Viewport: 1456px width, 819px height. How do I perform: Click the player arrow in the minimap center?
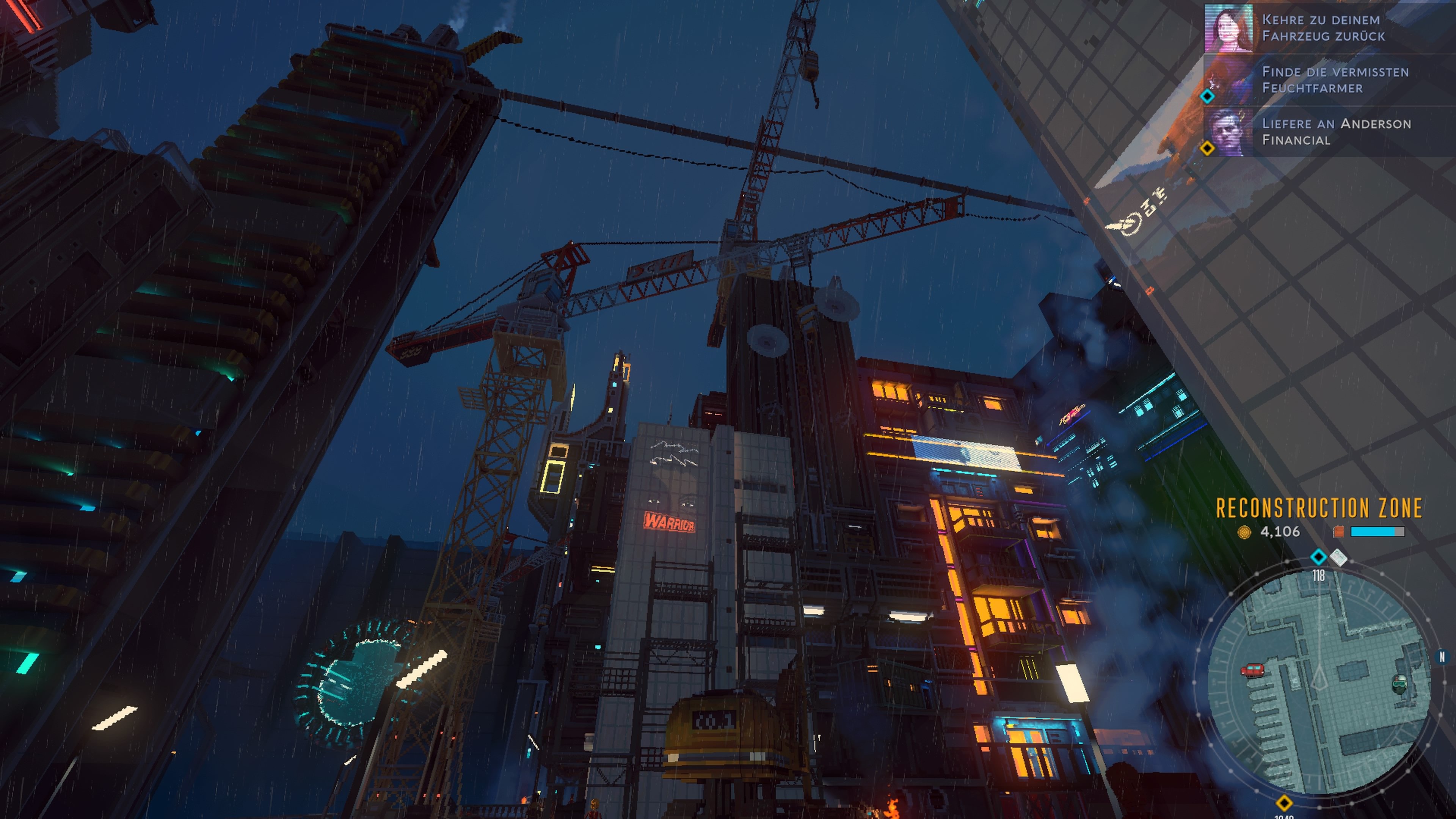1319,678
